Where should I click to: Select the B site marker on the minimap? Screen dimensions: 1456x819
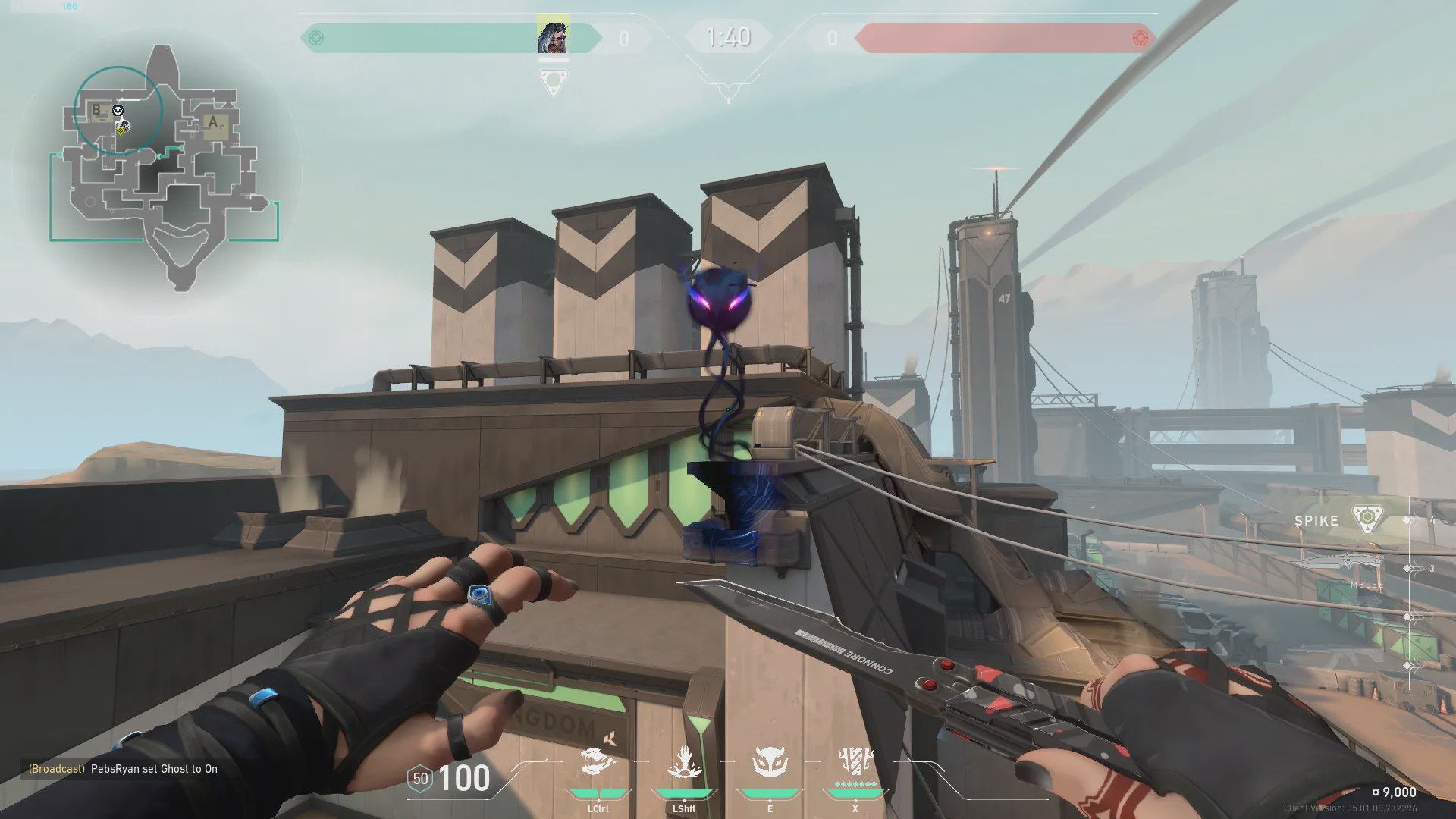[96, 110]
